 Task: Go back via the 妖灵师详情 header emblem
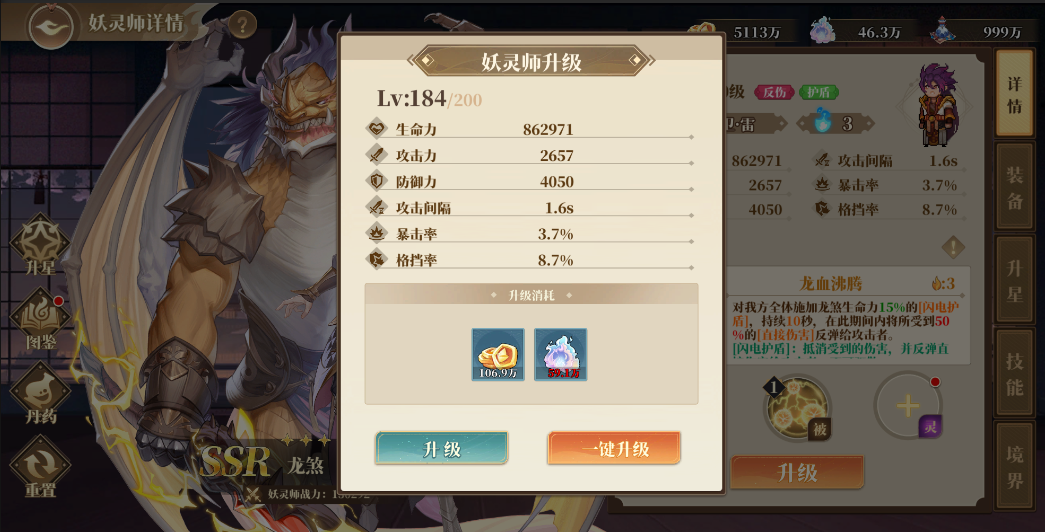(51, 25)
